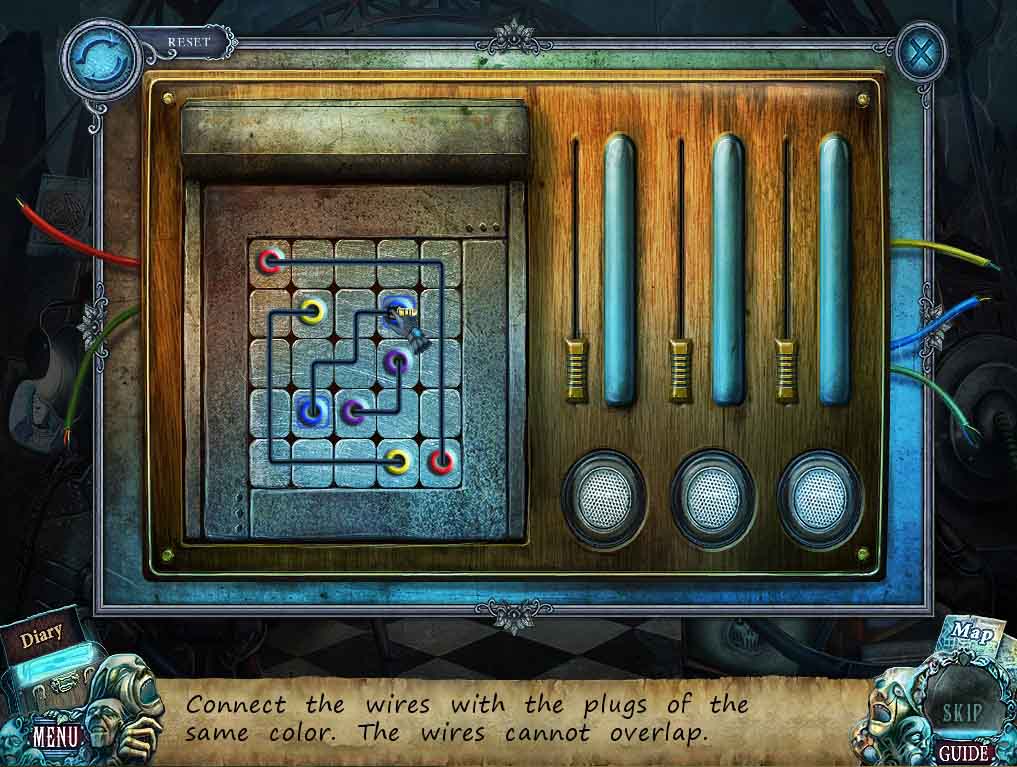Select the red plug in the grid's bottom-right tile
This screenshot has width=1017, height=767.
pos(441,461)
